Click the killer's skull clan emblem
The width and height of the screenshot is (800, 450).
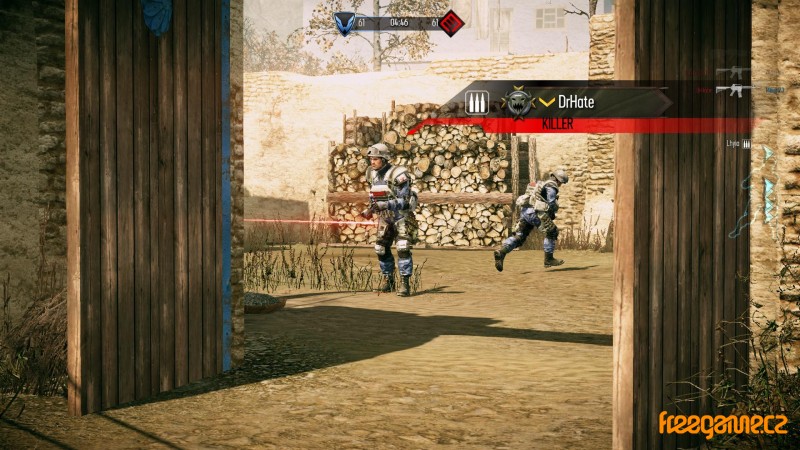[x=517, y=102]
